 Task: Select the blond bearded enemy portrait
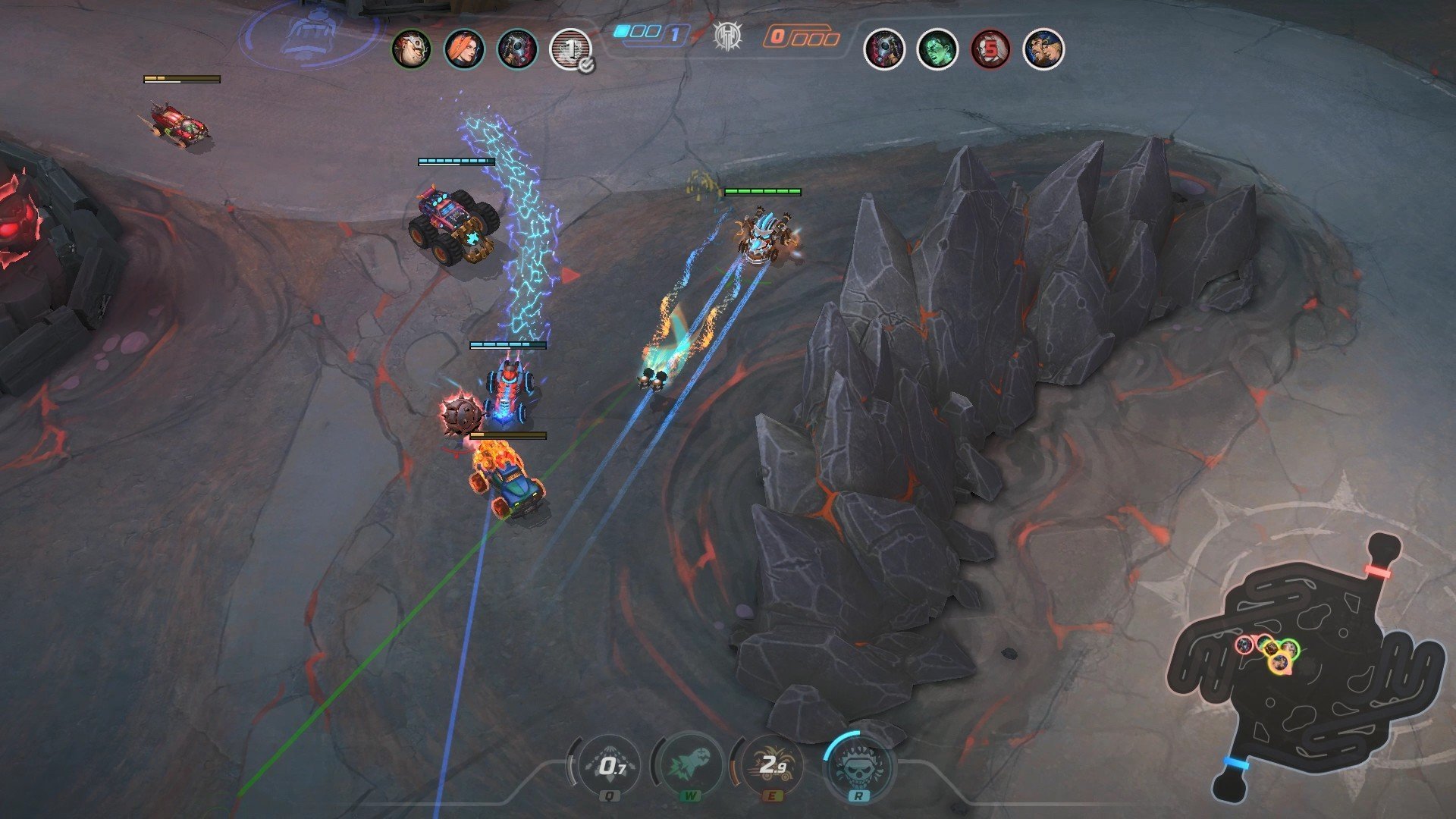tap(1043, 49)
